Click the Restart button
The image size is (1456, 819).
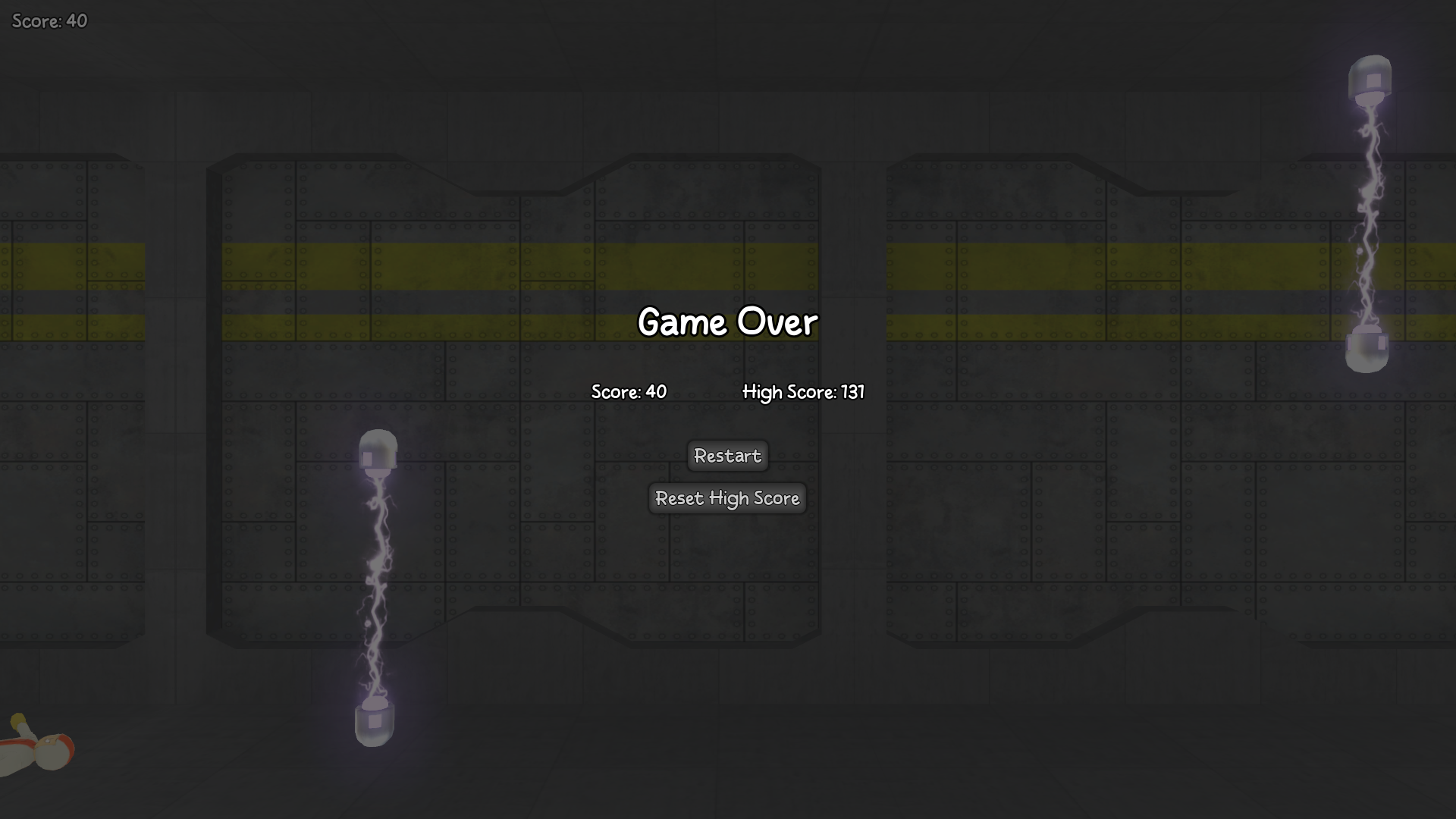pos(727,456)
